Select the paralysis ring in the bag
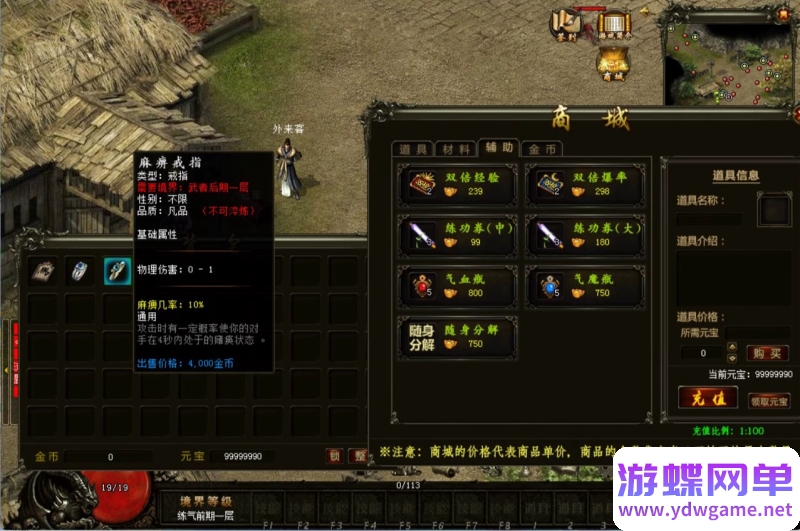The width and height of the screenshot is (800, 531). [x=118, y=271]
